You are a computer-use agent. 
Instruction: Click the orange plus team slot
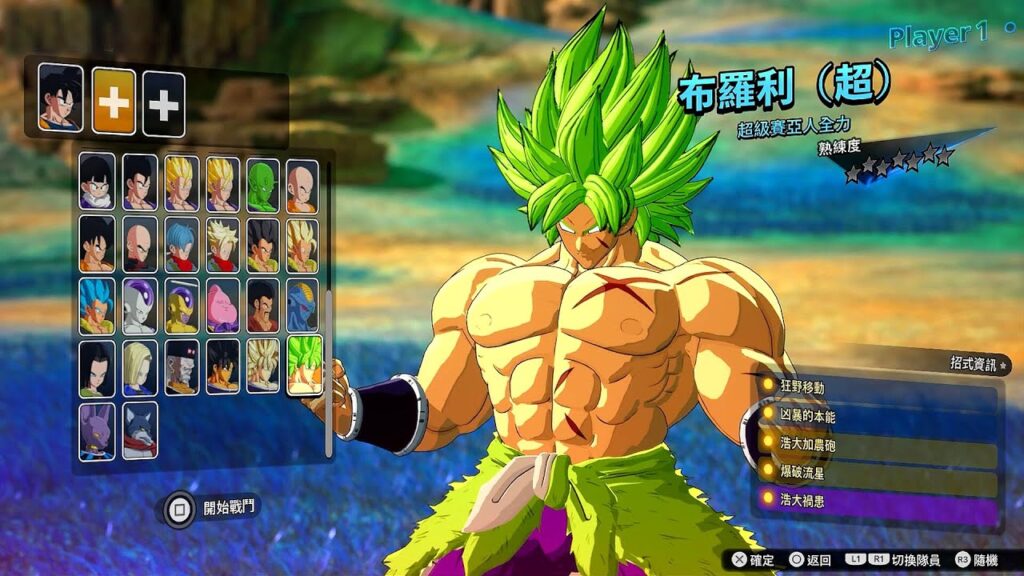[114, 102]
